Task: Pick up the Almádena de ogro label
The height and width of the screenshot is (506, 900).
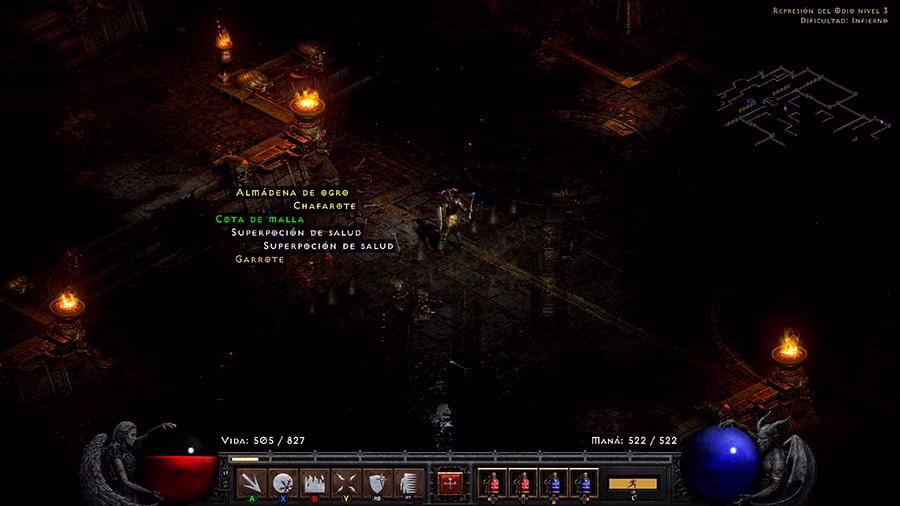Action: pyautogui.click(x=292, y=192)
